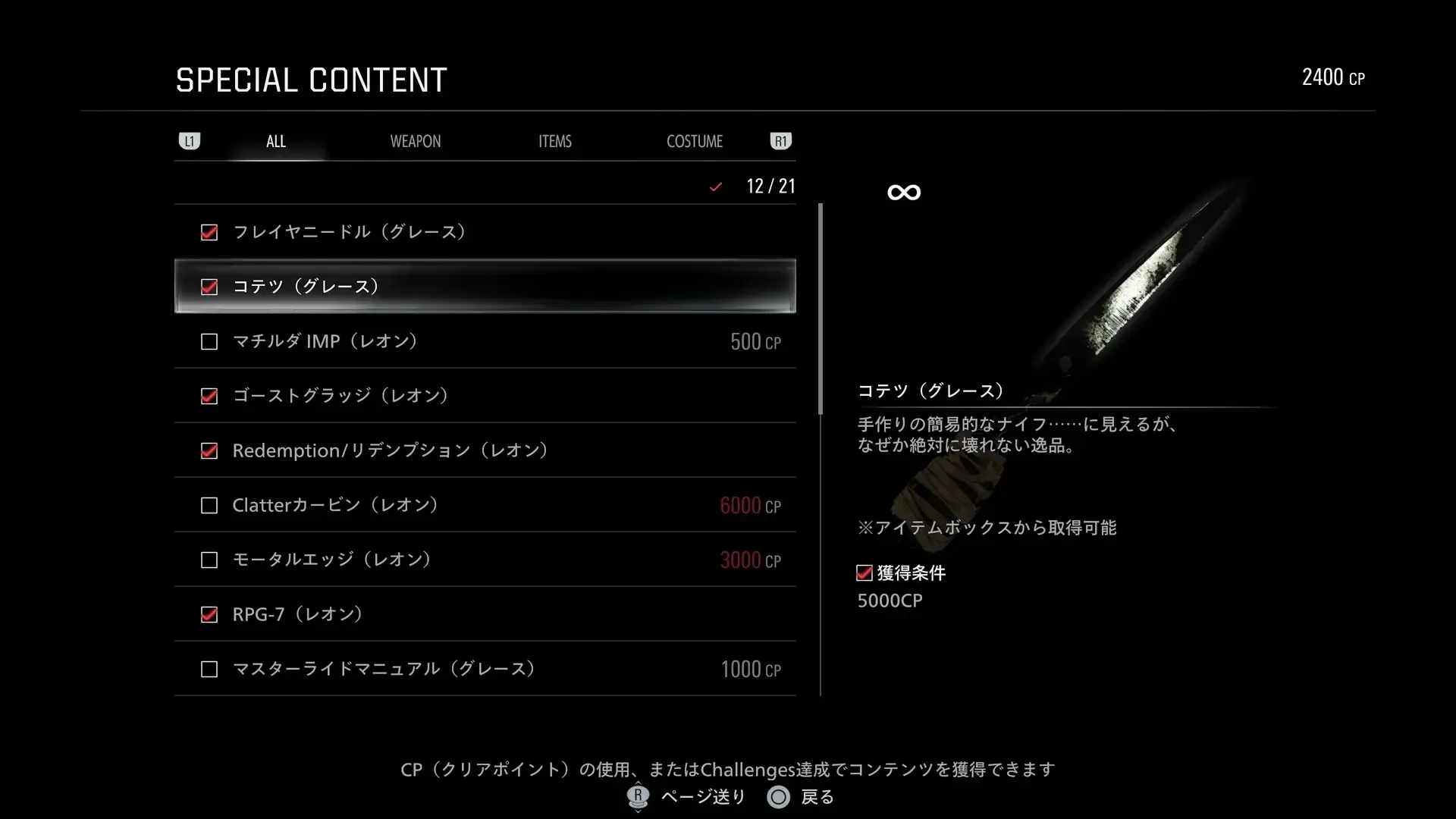Click the circle button icon next to 戻る
Screen dimensions: 1456x819
[x=778, y=797]
